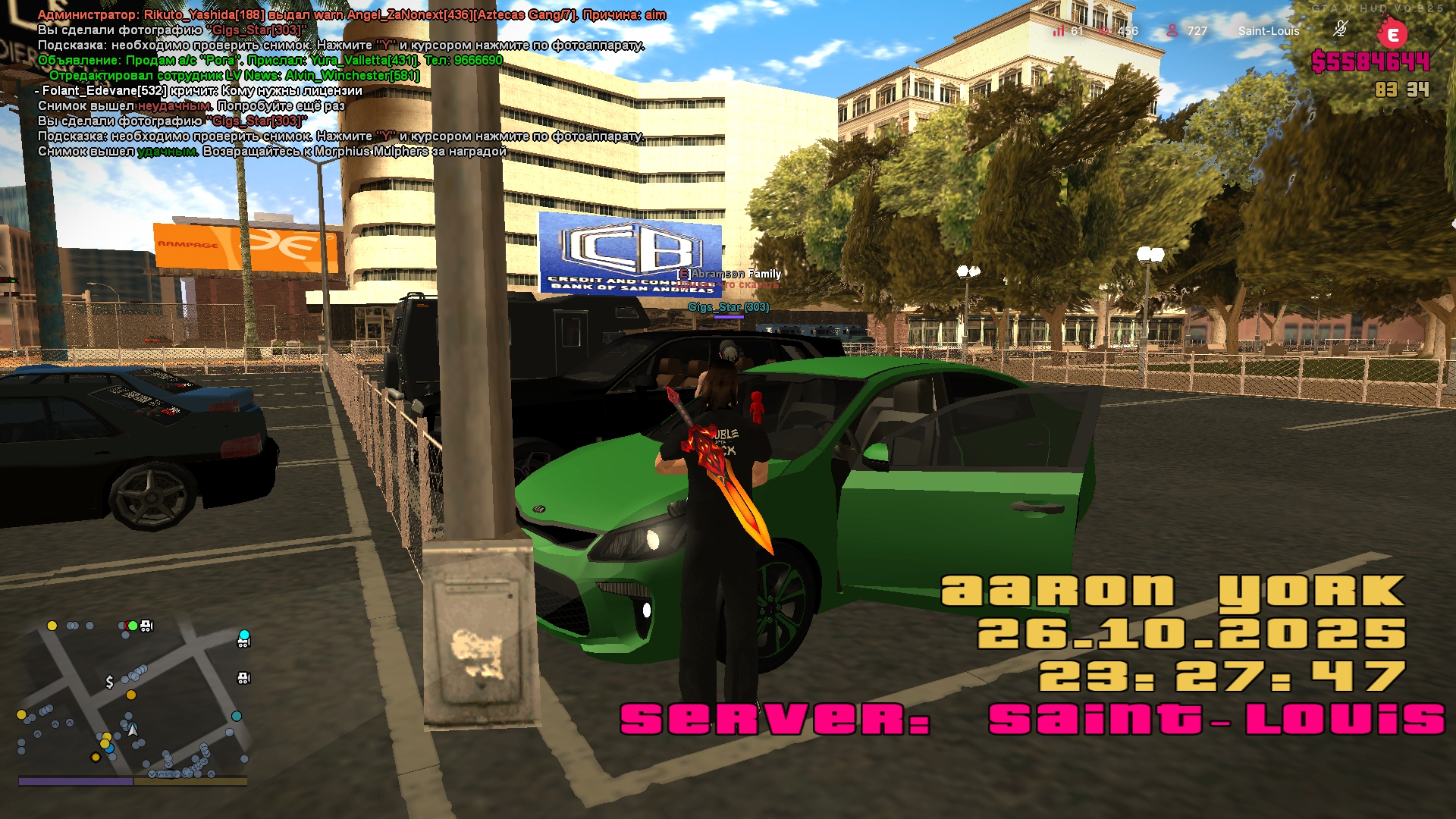Toggle the muted microphone icon
1456x819 pixels.
click(x=1340, y=30)
